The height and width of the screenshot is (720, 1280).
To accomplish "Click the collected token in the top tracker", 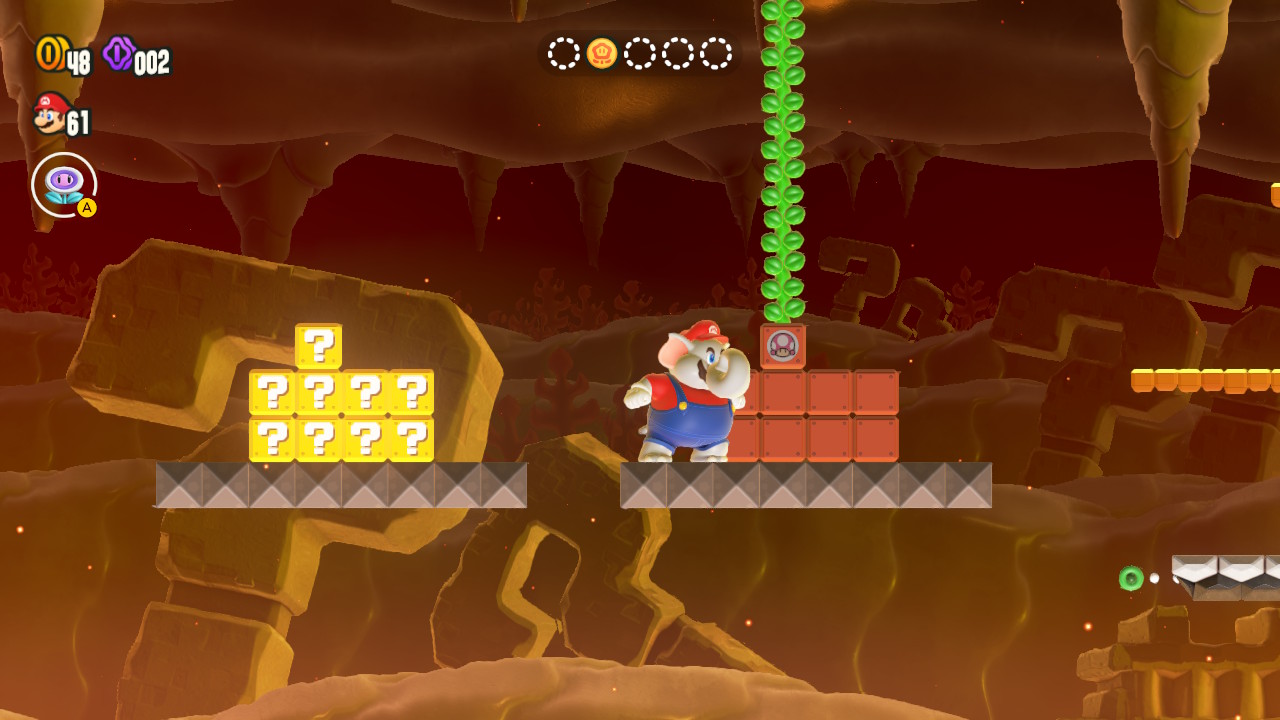I will point(602,53).
